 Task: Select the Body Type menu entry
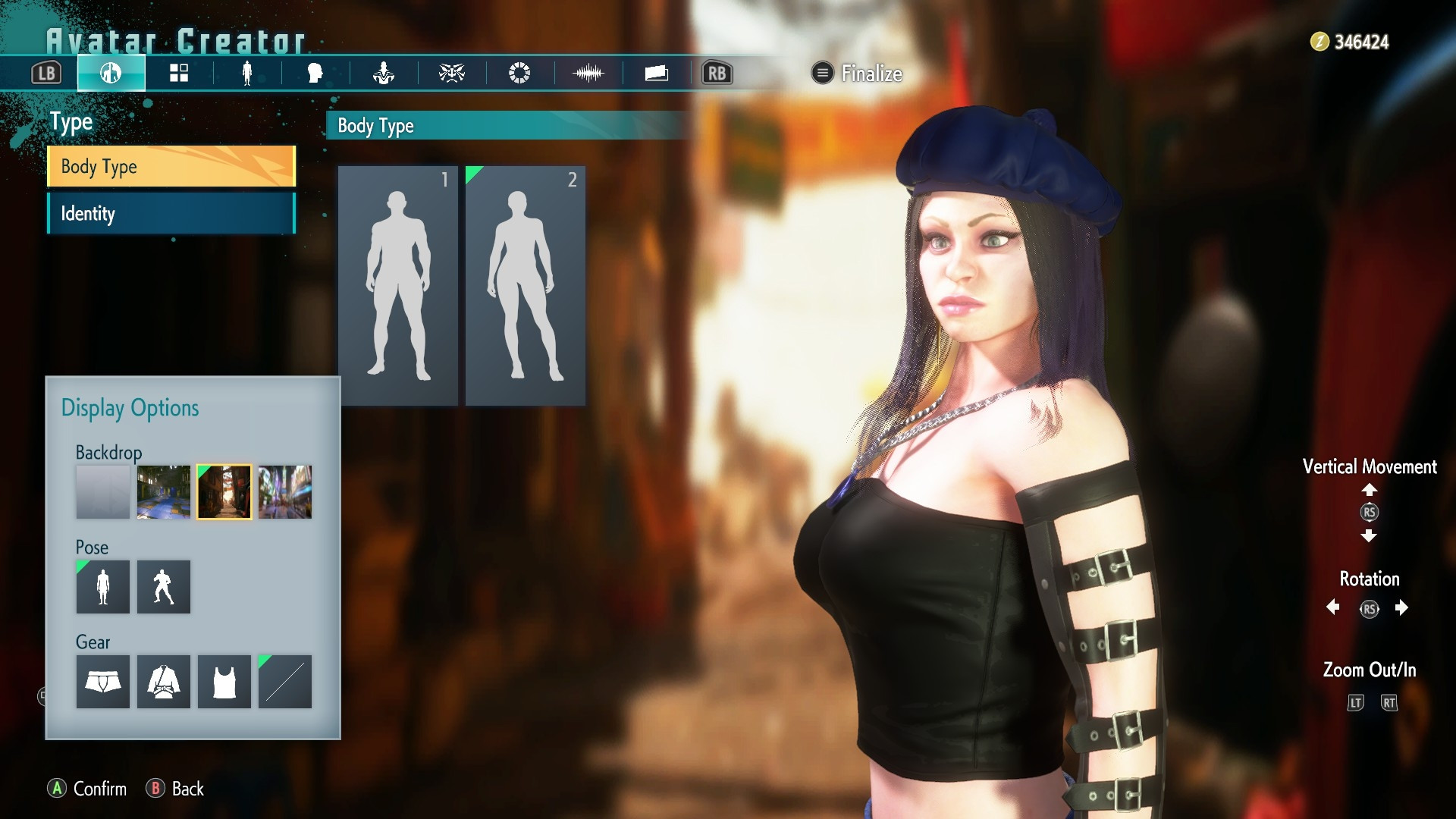(171, 166)
